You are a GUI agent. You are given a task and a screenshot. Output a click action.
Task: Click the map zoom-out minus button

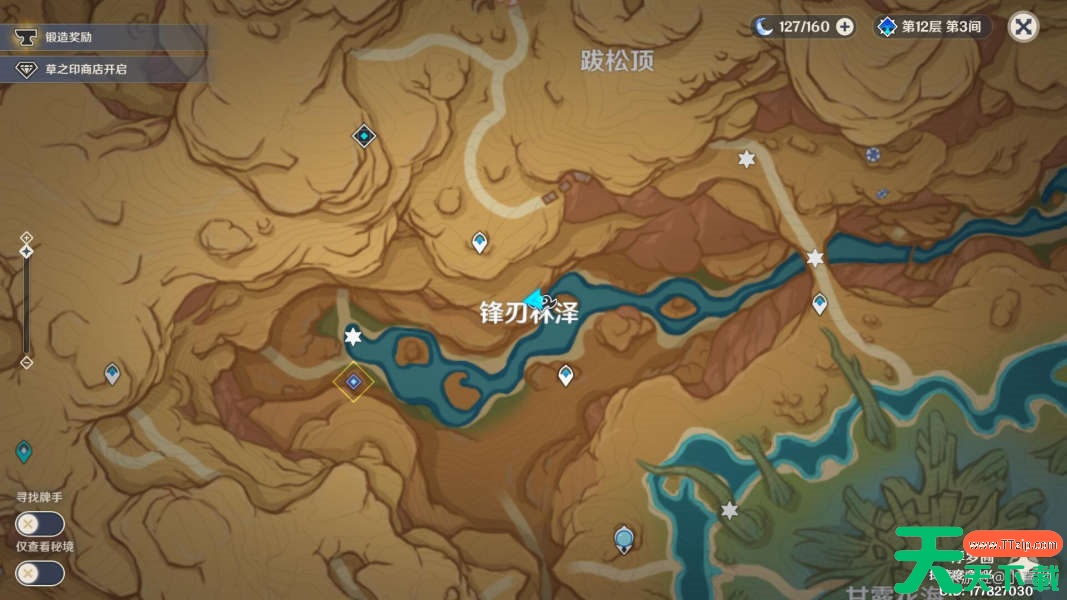click(27, 362)
